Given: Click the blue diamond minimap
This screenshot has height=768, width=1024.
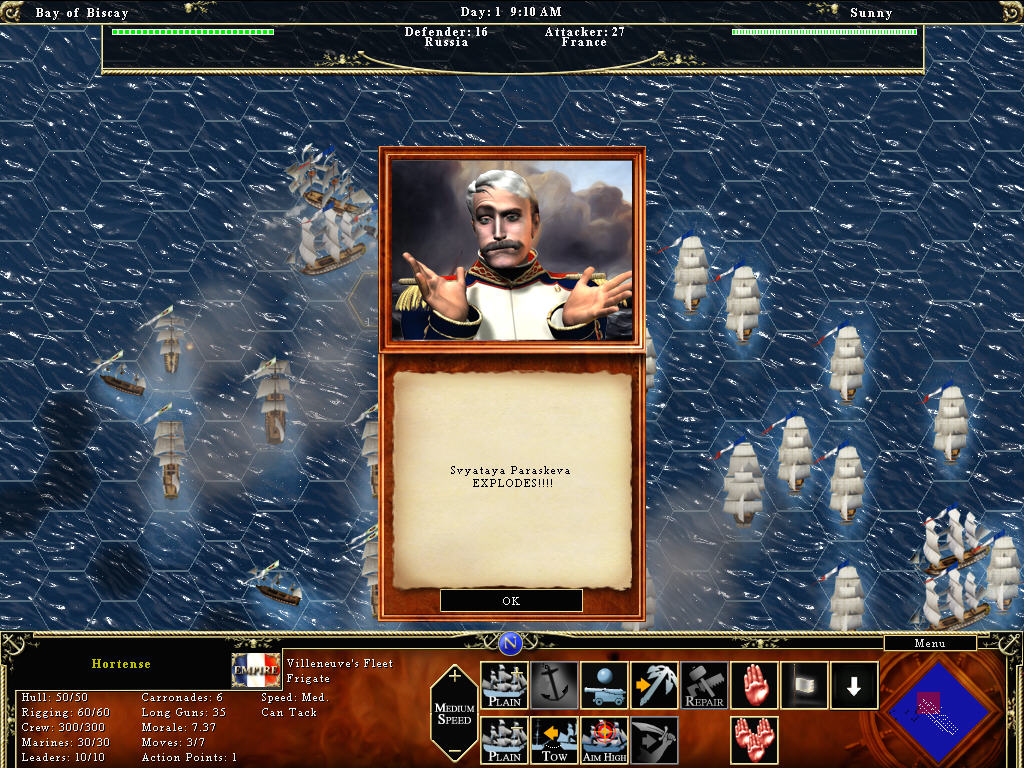Looking at the screenshot, I should point(938,709).
